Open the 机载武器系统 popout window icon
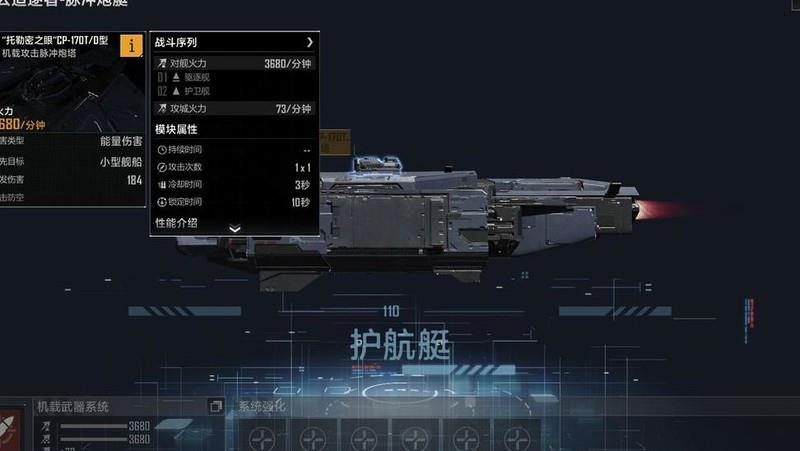 pos(215,406)
